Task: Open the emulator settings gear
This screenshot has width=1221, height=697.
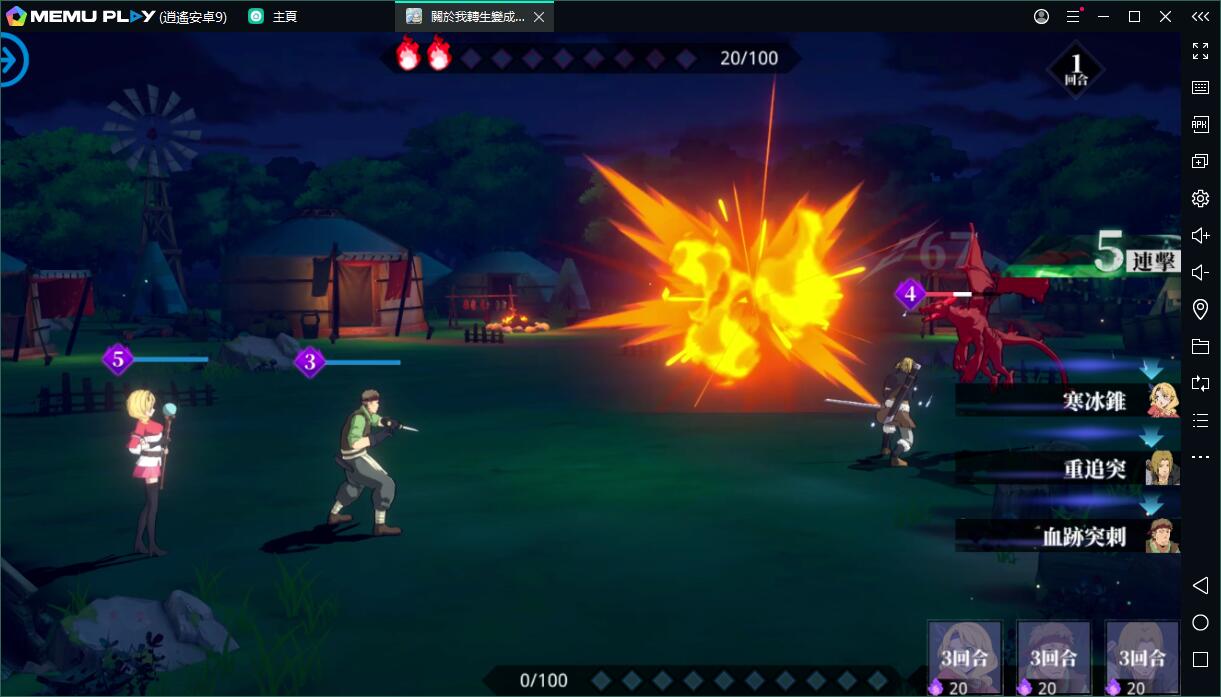Action: point(1200,199)
